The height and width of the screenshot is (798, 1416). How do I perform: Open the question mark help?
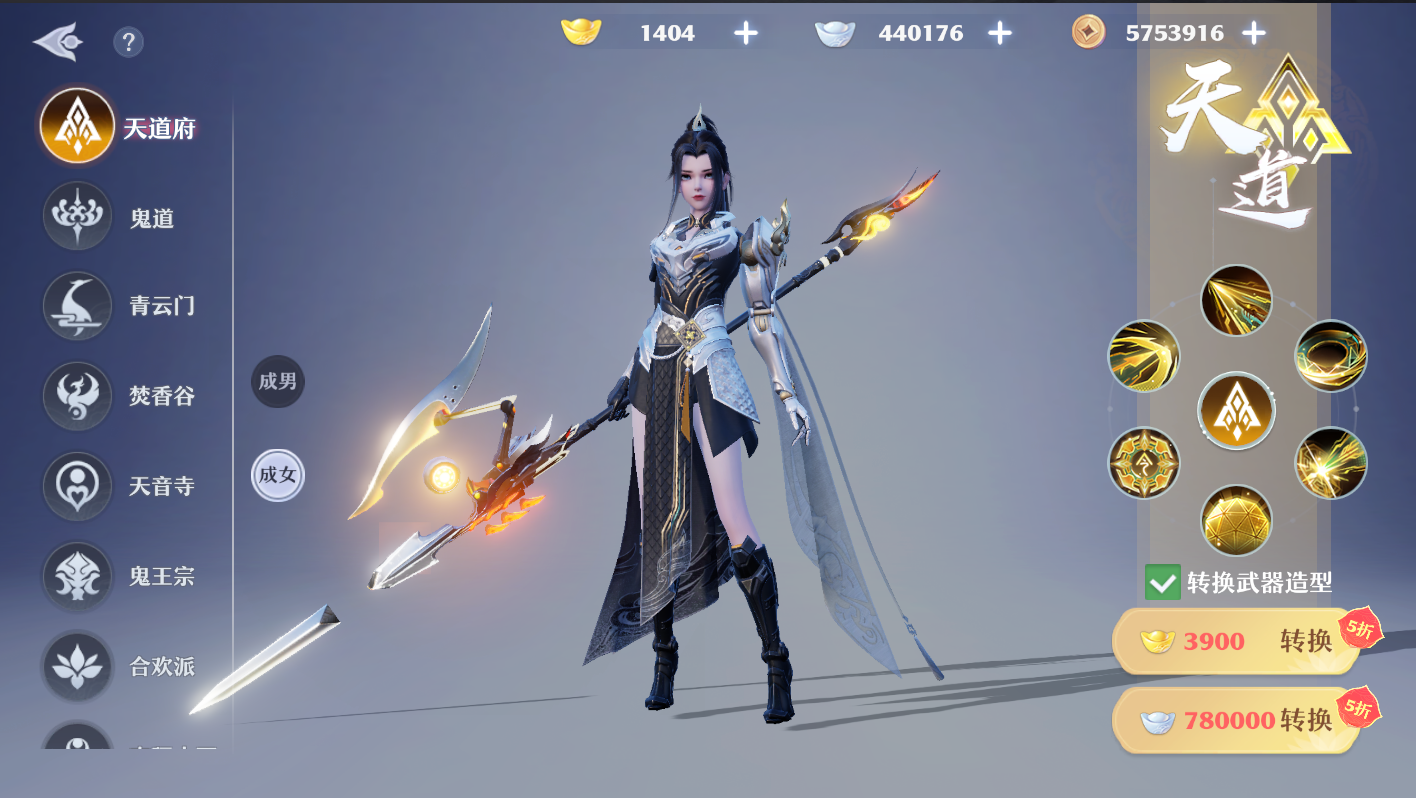pos(128,42)
